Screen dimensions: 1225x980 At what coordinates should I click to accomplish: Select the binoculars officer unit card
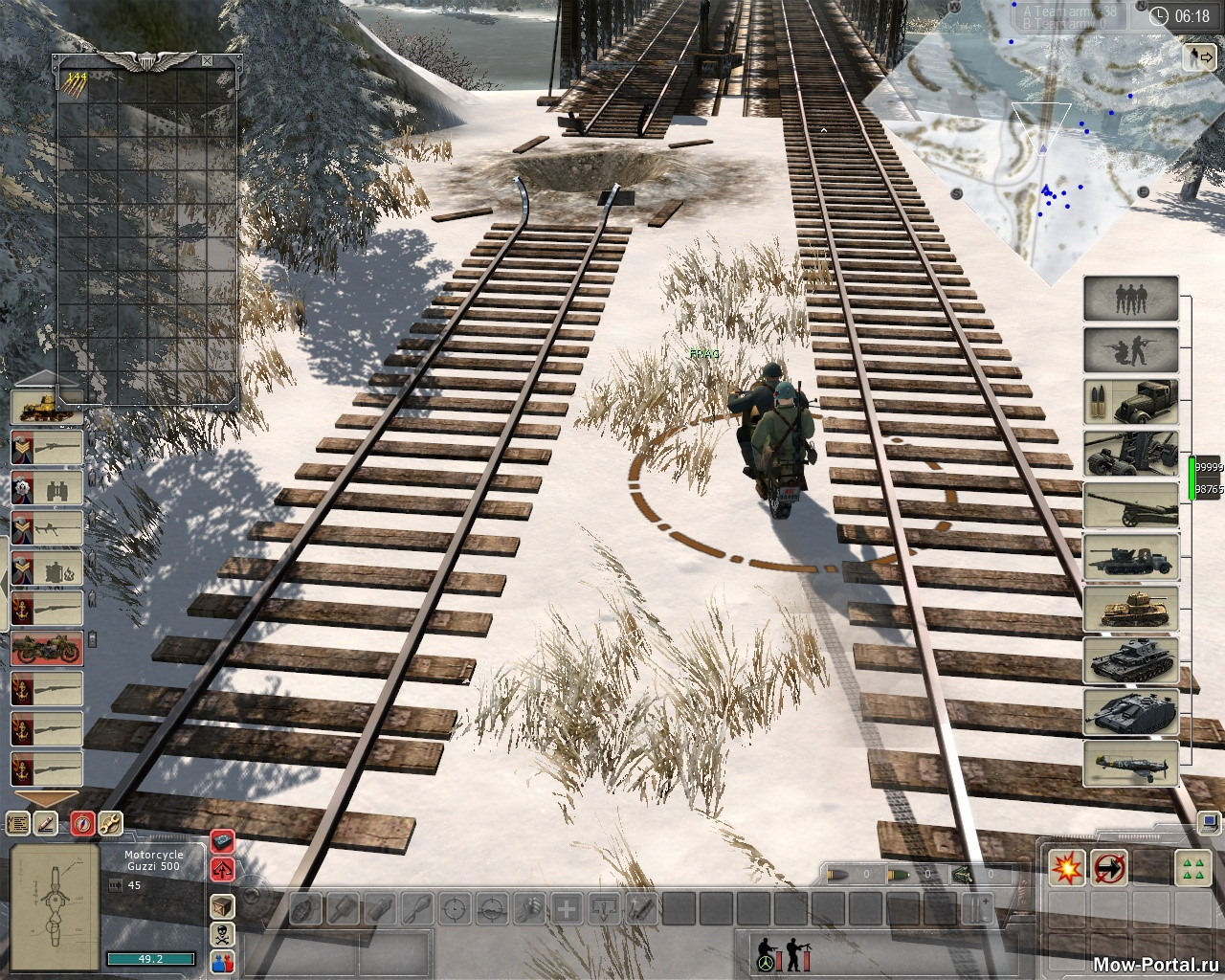tap(48, 488)
